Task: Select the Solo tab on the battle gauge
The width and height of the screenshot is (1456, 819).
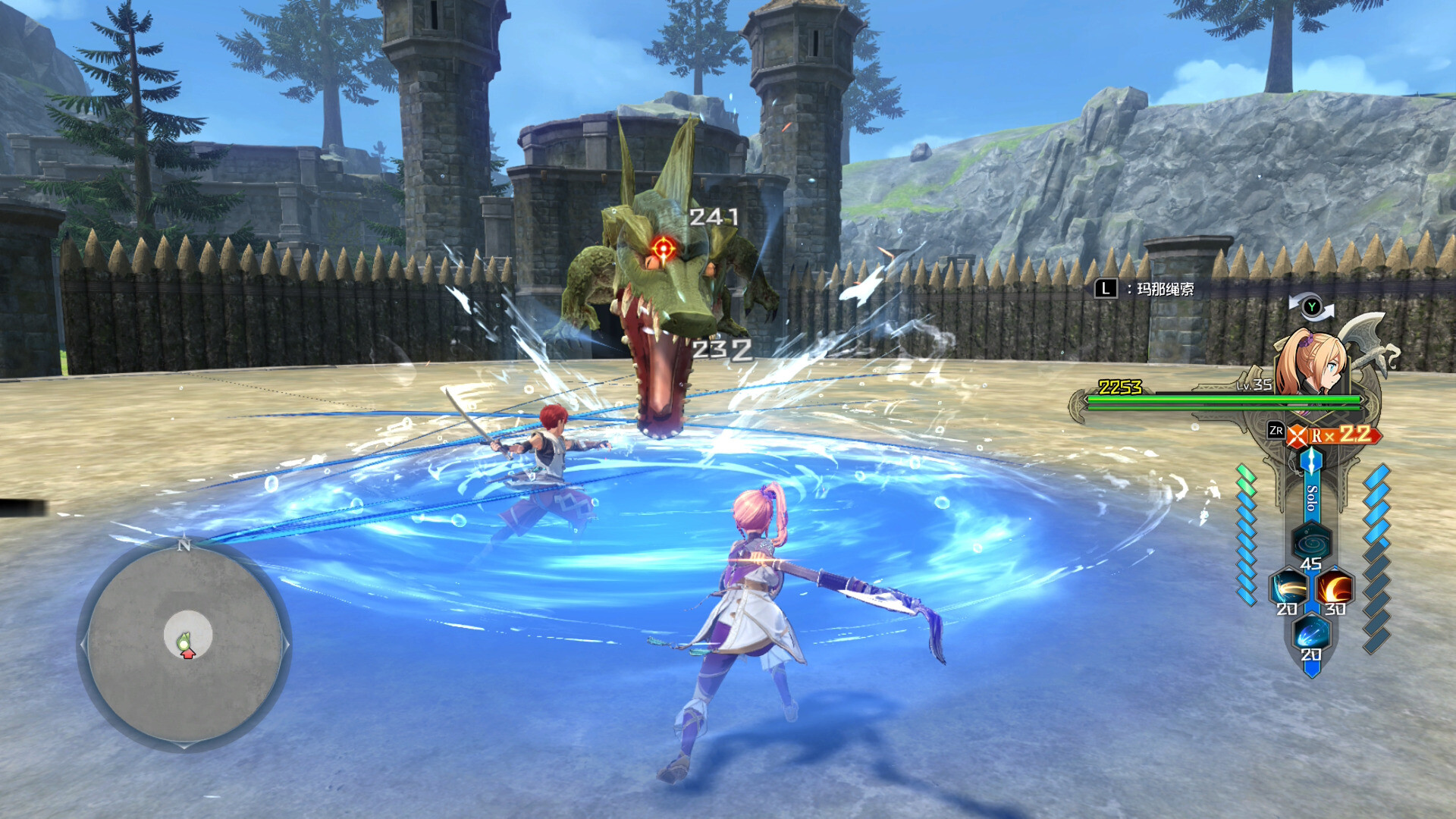Action: (1310, 497)
